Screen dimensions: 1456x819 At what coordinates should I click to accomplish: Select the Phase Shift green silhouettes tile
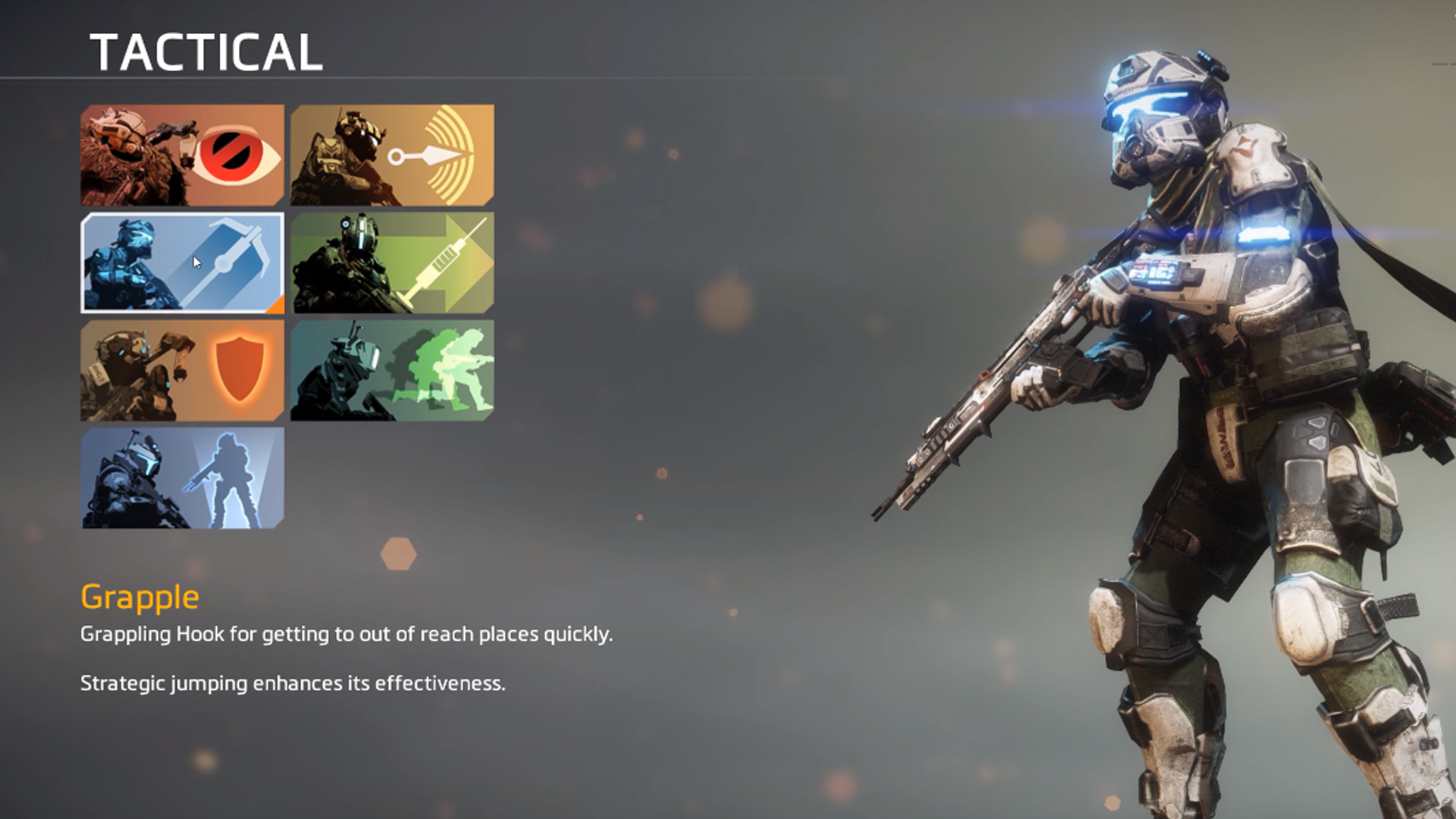click(x=392, y=370)
